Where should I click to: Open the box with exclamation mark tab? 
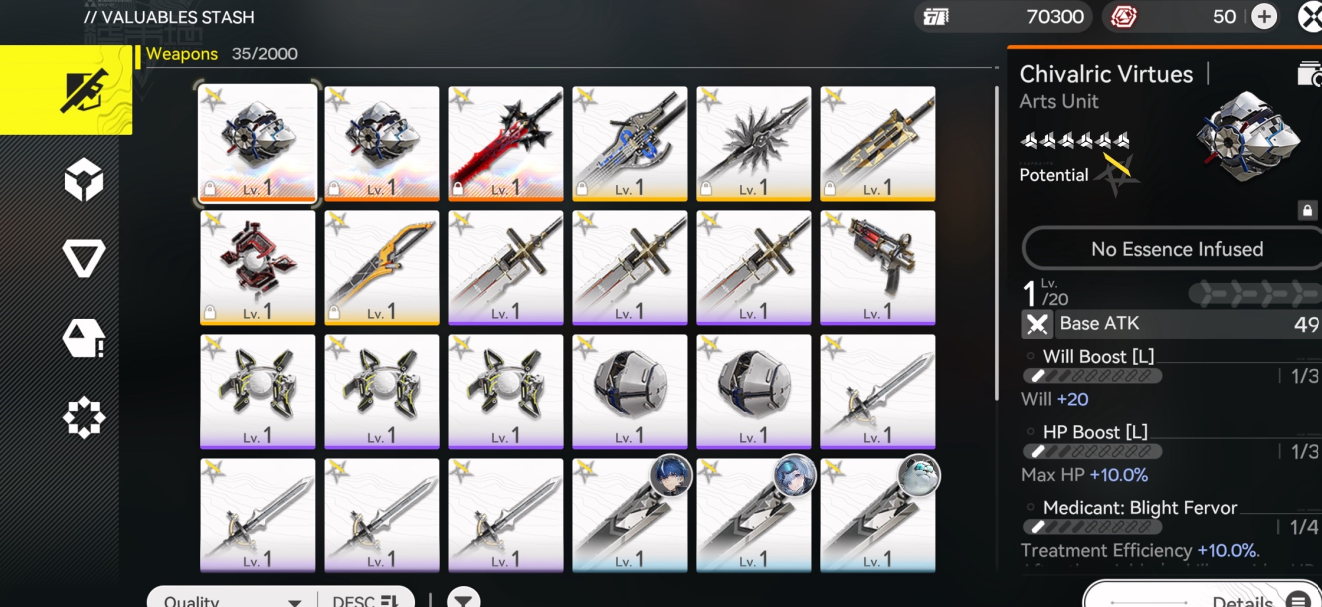[84, 340]
